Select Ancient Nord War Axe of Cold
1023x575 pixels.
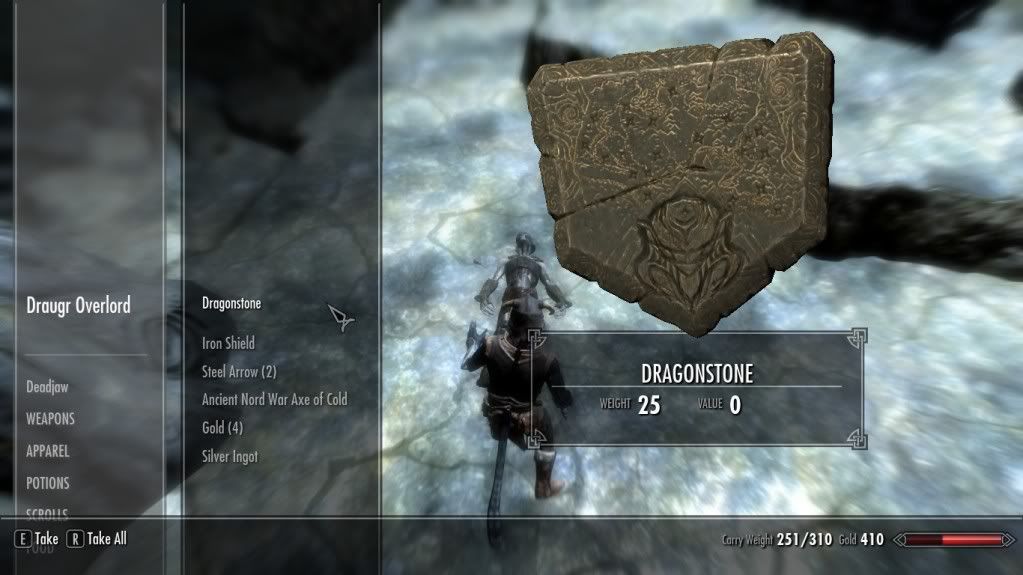tap(274, 399)
